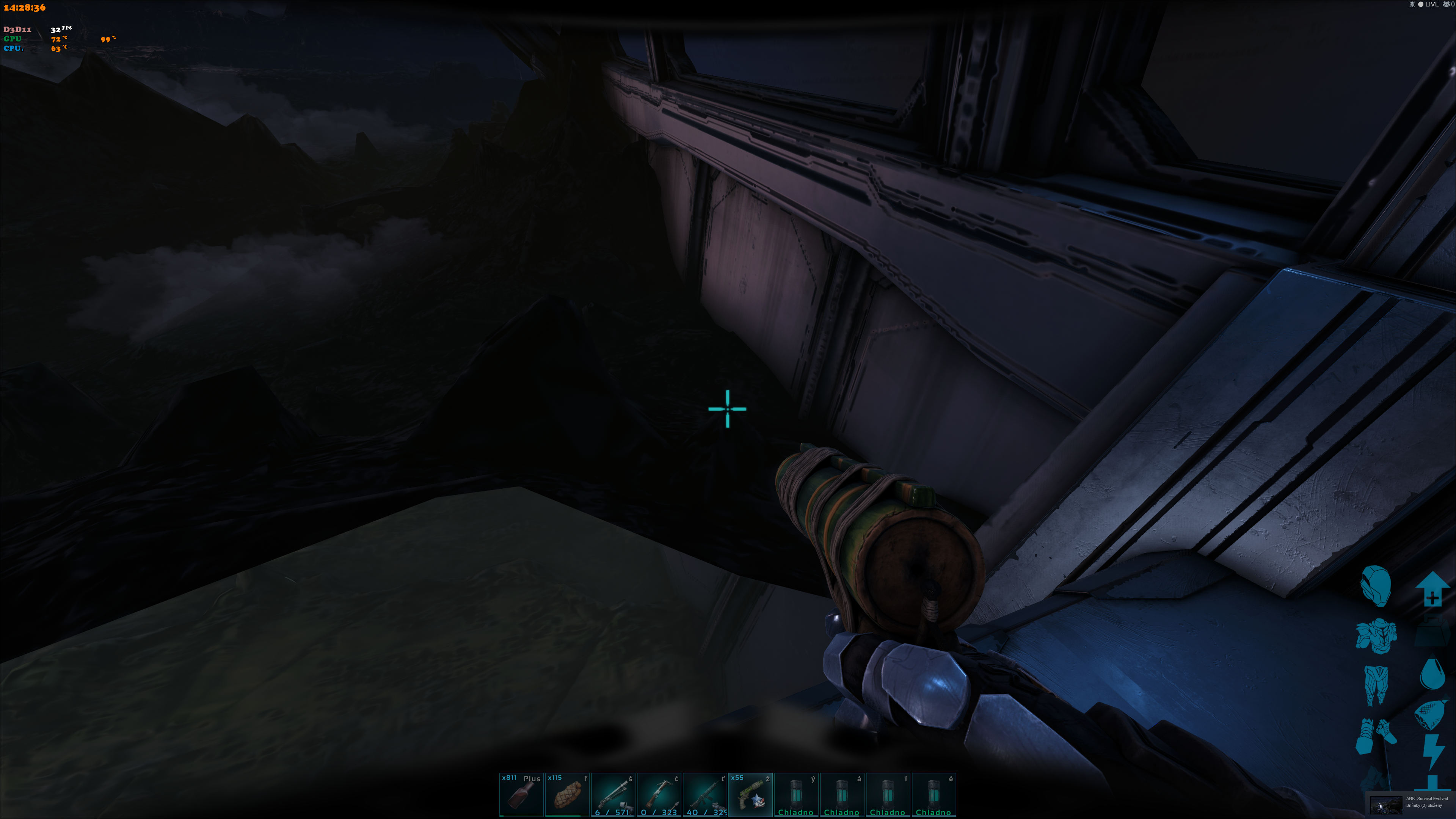Equip the crossbow from the hotbar

pos(659,794)
